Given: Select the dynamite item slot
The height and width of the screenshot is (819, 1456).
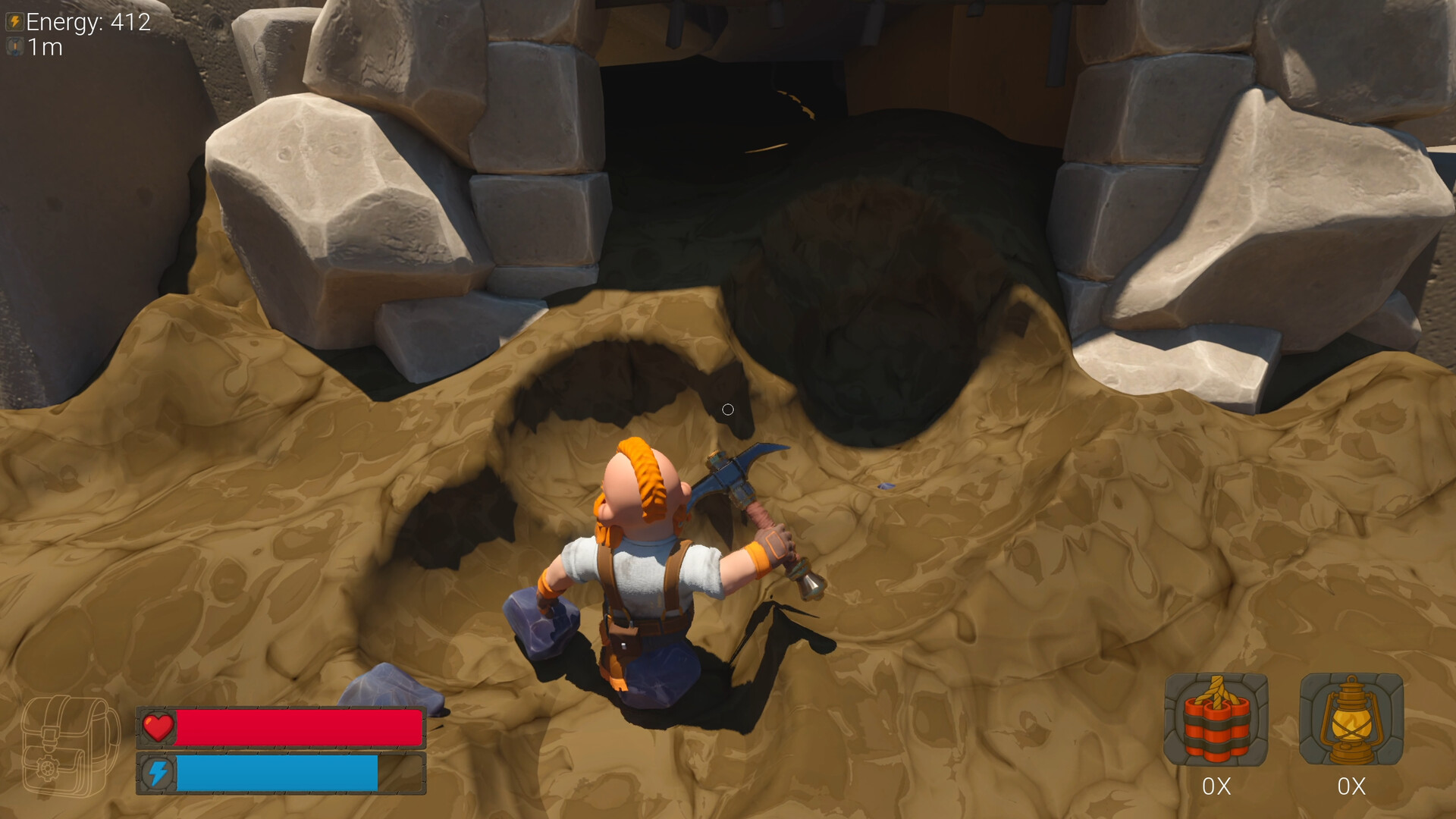Looking at the screenshot, I should pyautogui.click(x=1216, y=720).
